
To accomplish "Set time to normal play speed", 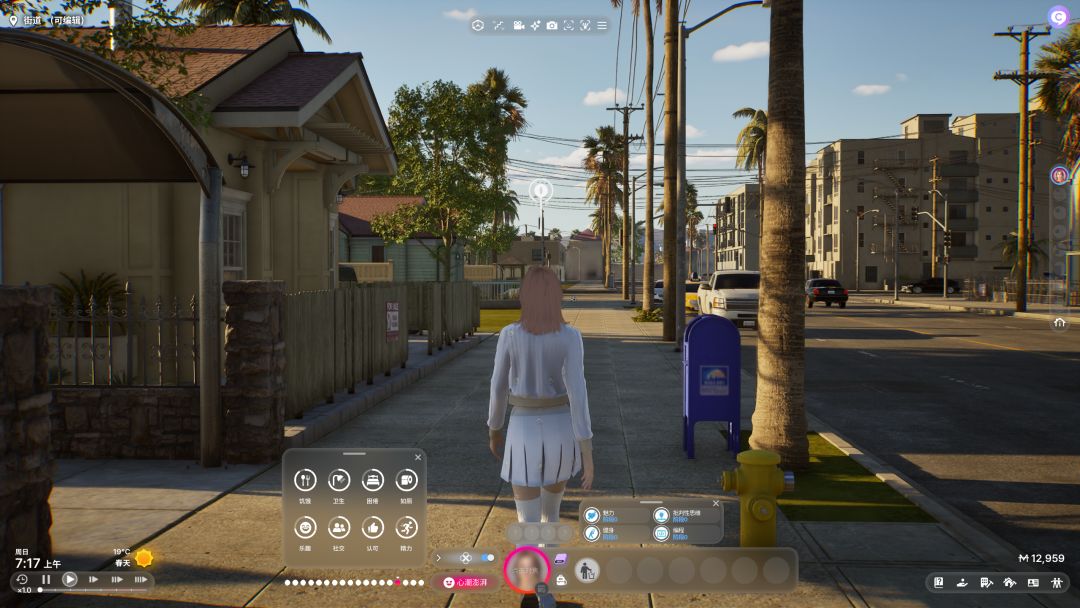I will (69, 579).
